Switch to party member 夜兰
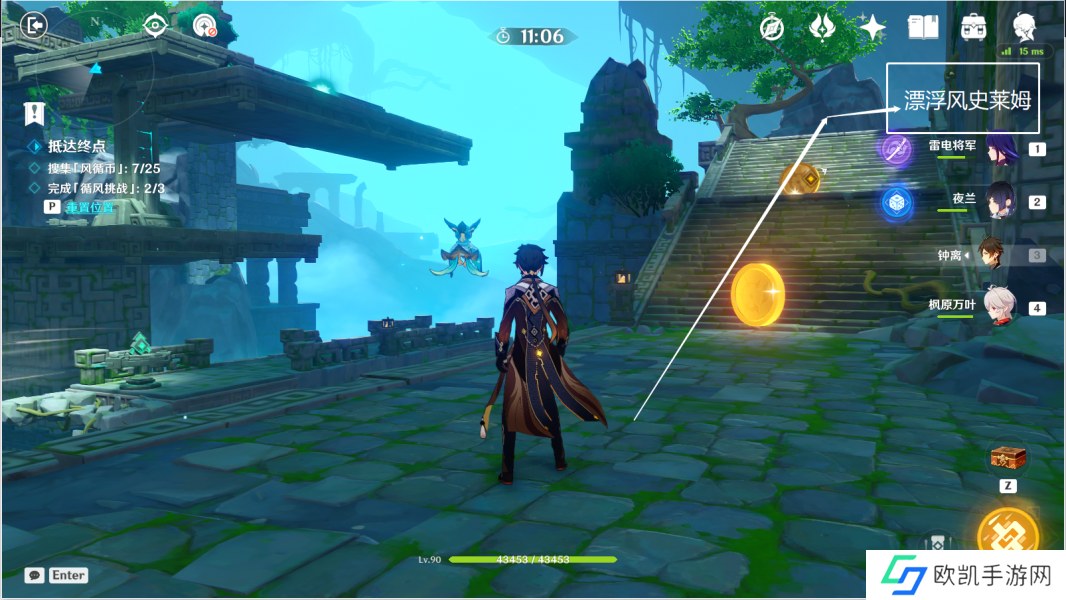The width and height of the screenshot is (1066, 600). 1000,201
